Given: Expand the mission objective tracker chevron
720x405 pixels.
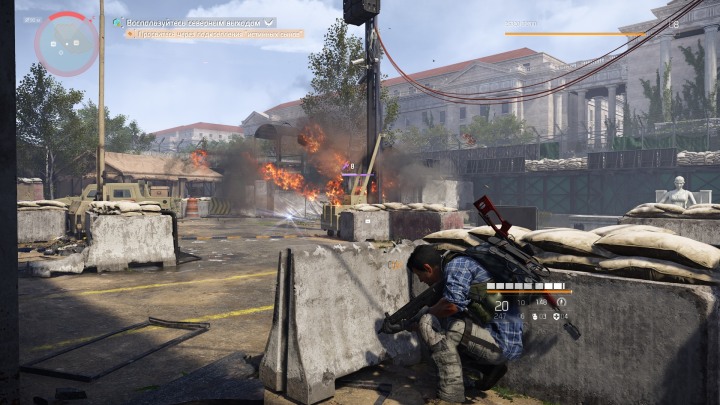Looking at the screenshot, I should coord(269,22).
